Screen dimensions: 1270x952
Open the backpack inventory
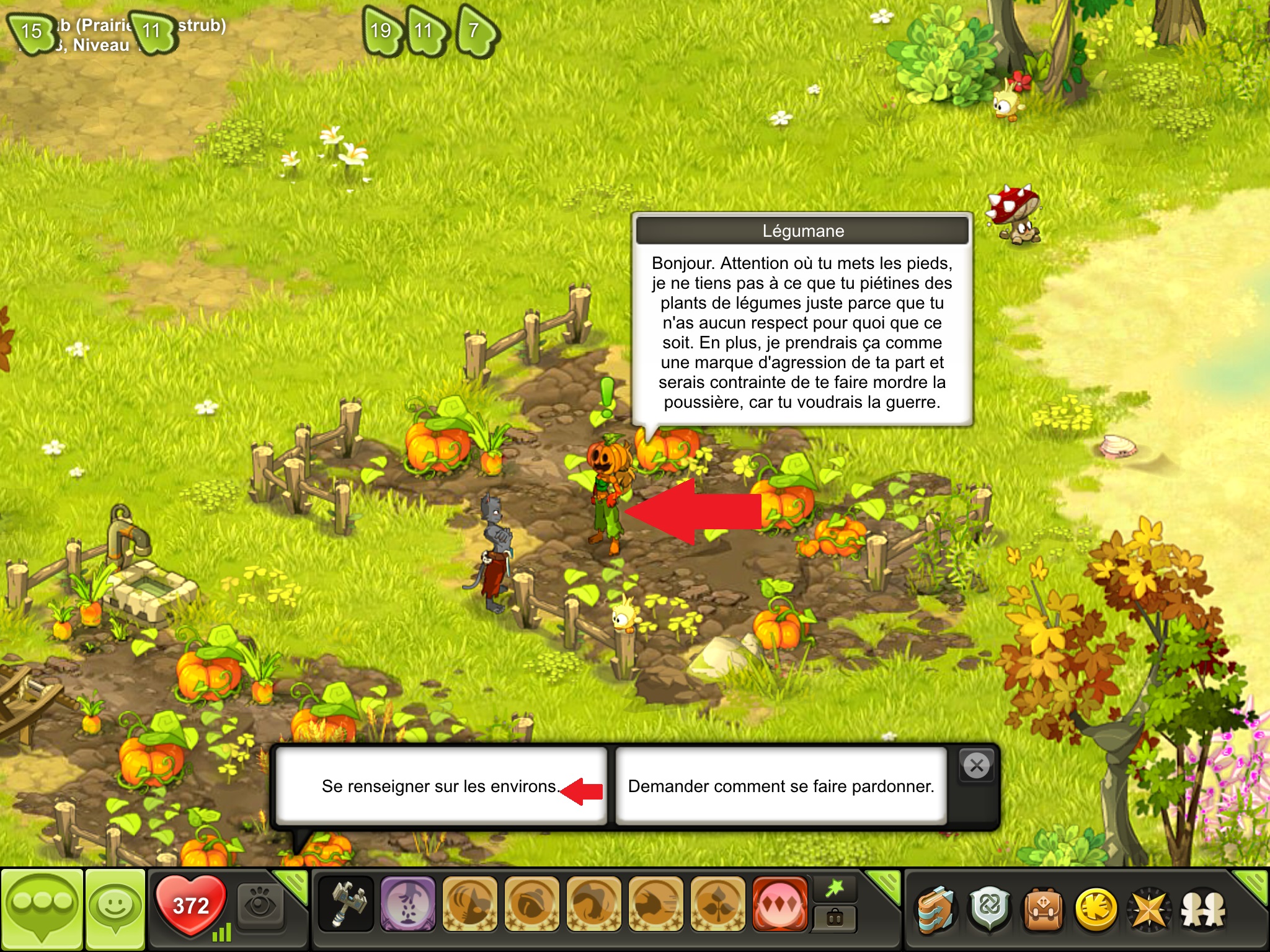(1043, 910)
